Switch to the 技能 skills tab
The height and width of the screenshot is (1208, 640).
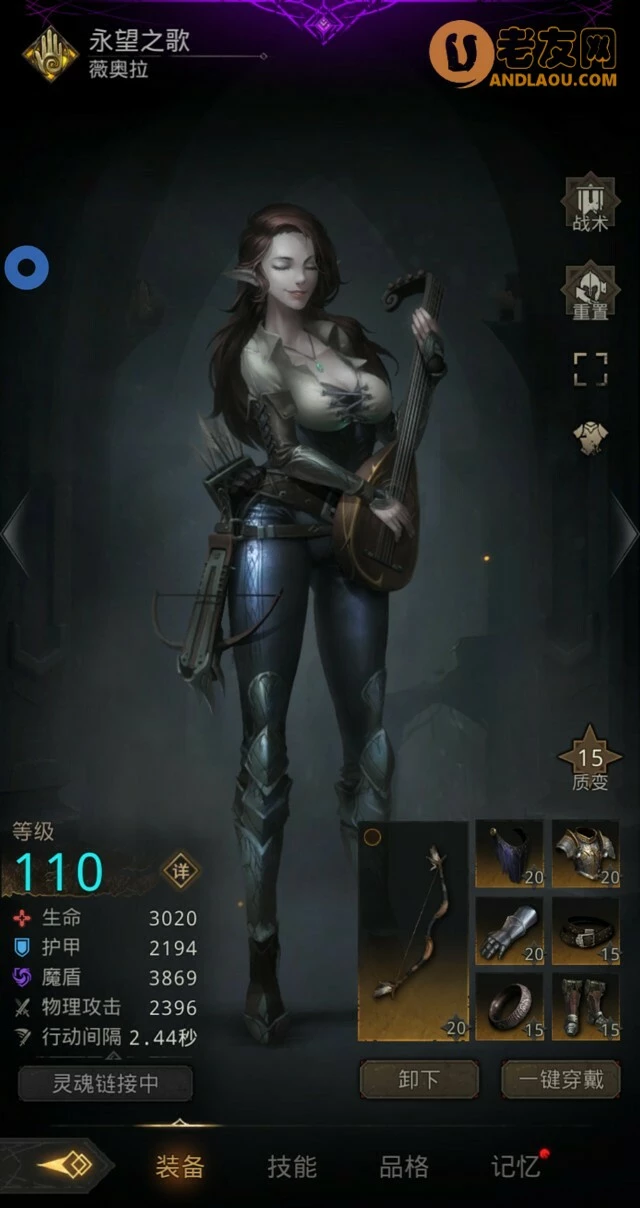coord(292,1166)
